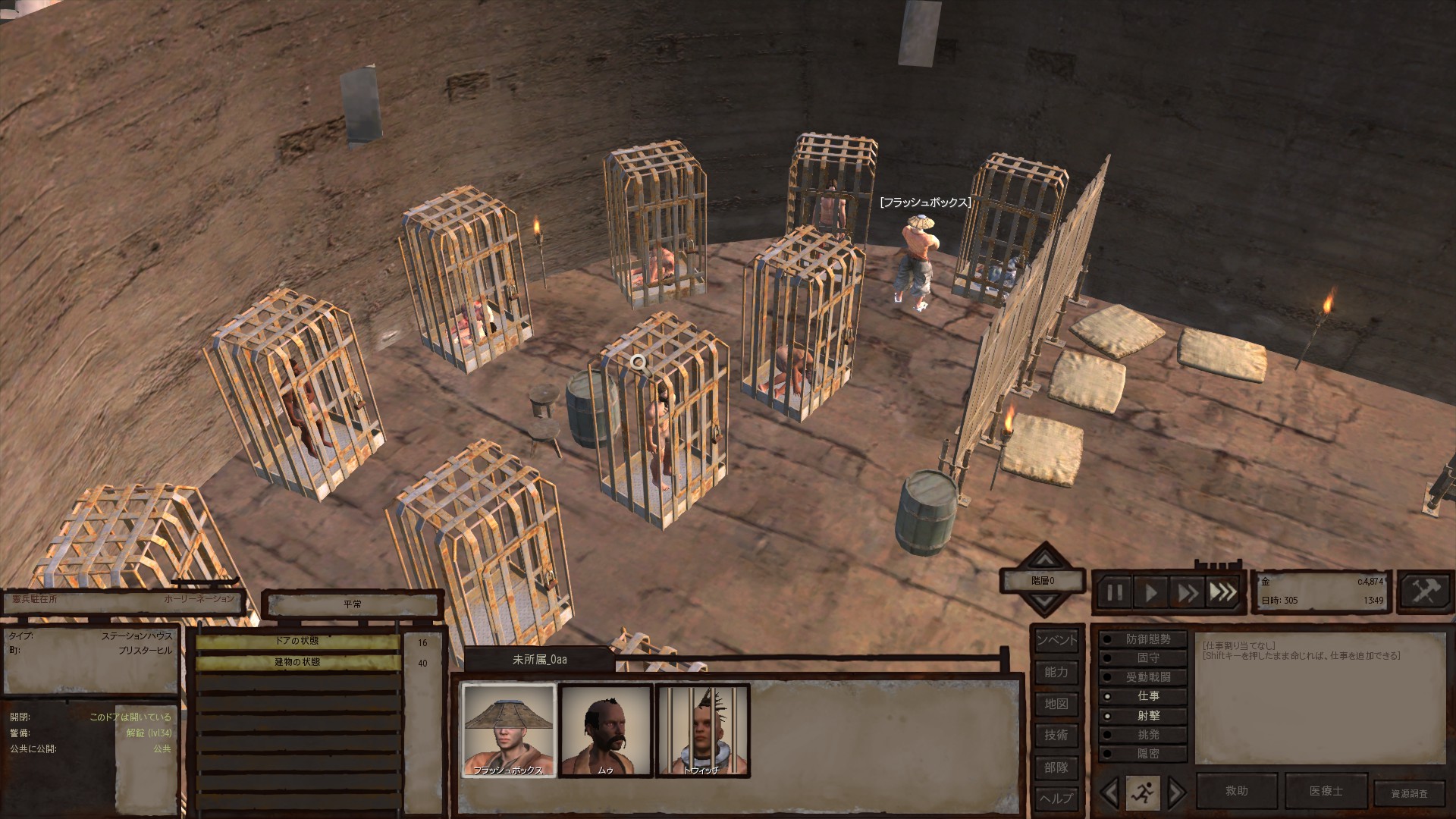
Task: Toggle the 防御態勢 defensive stance
Action: tap(1145, 640)
